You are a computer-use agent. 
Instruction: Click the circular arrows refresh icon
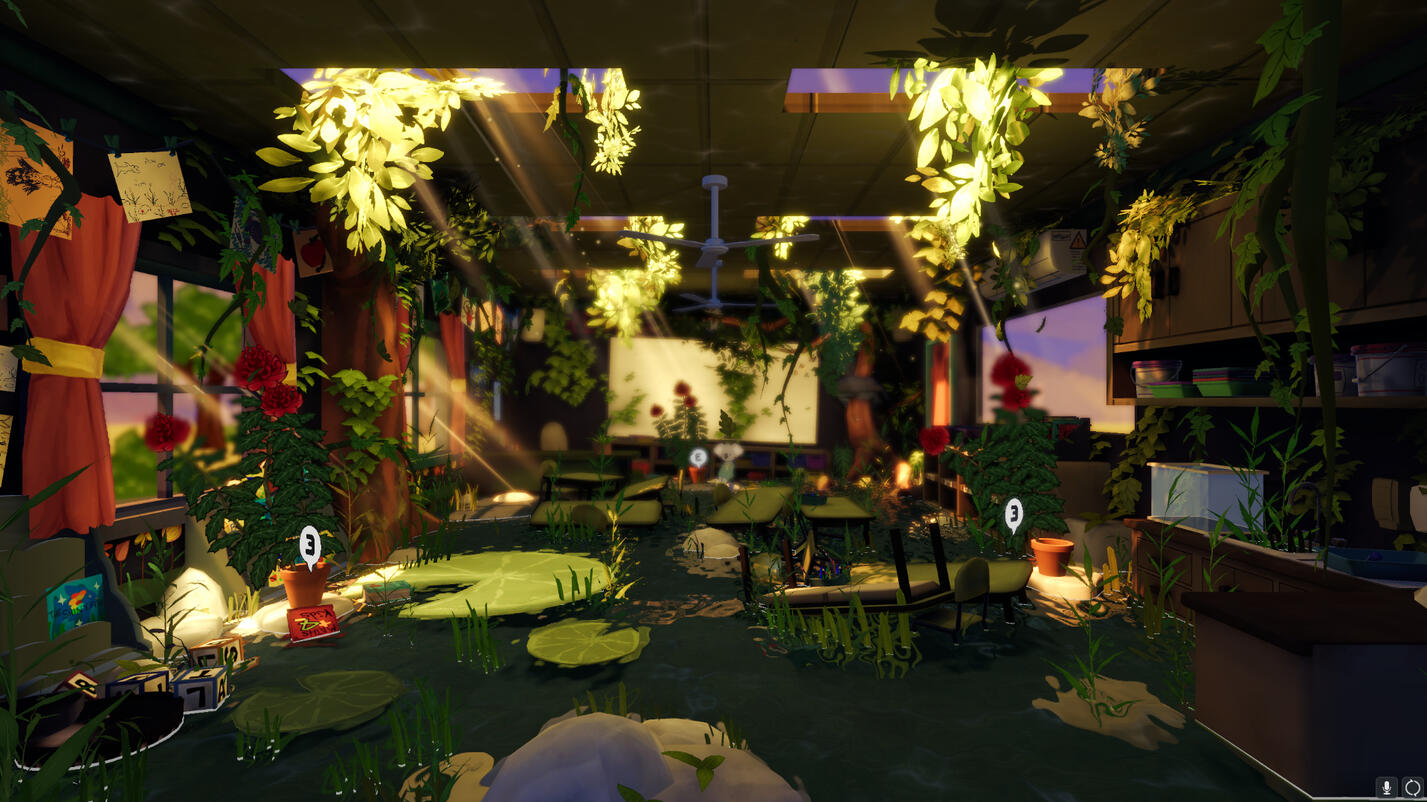tap(1411, 787)
